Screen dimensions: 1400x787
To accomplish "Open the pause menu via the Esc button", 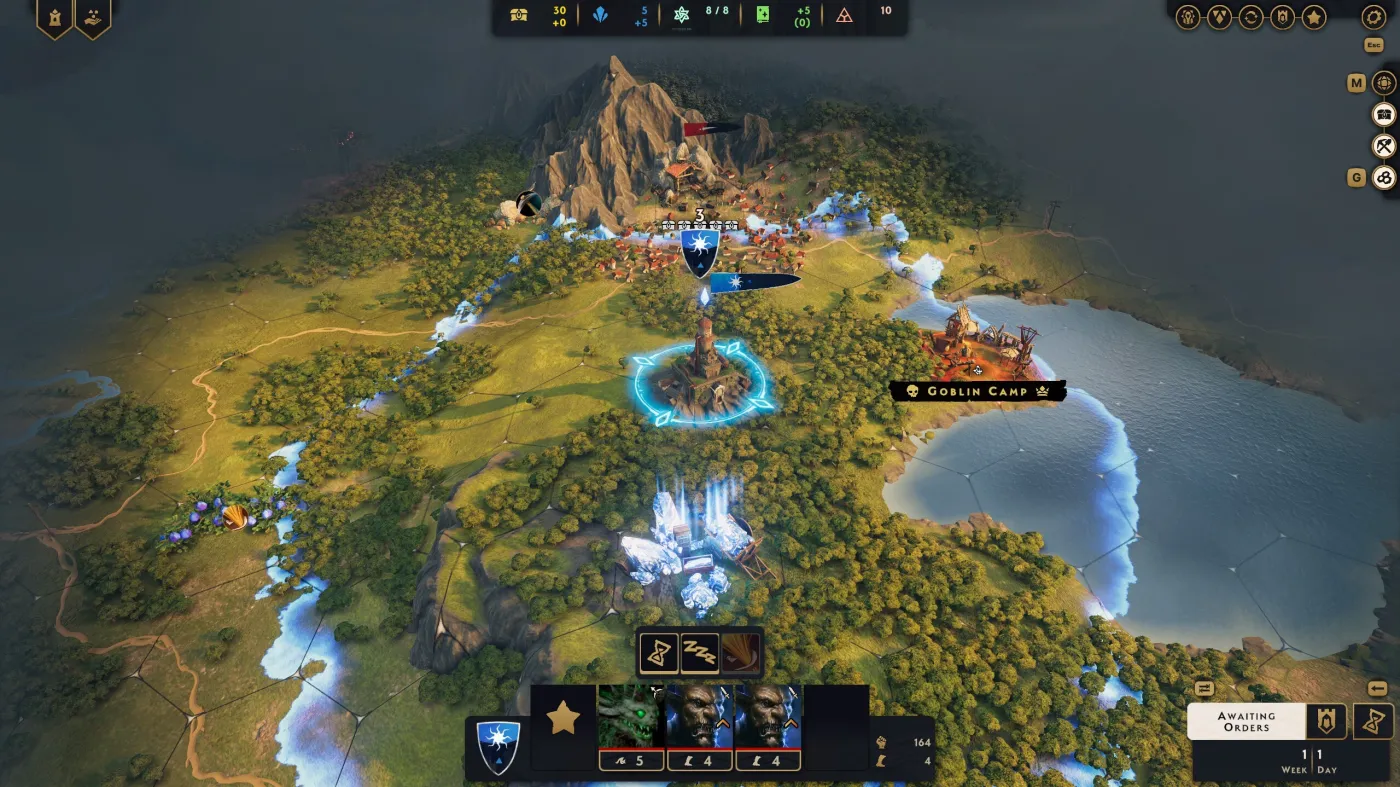I will tap(1373, 45).
